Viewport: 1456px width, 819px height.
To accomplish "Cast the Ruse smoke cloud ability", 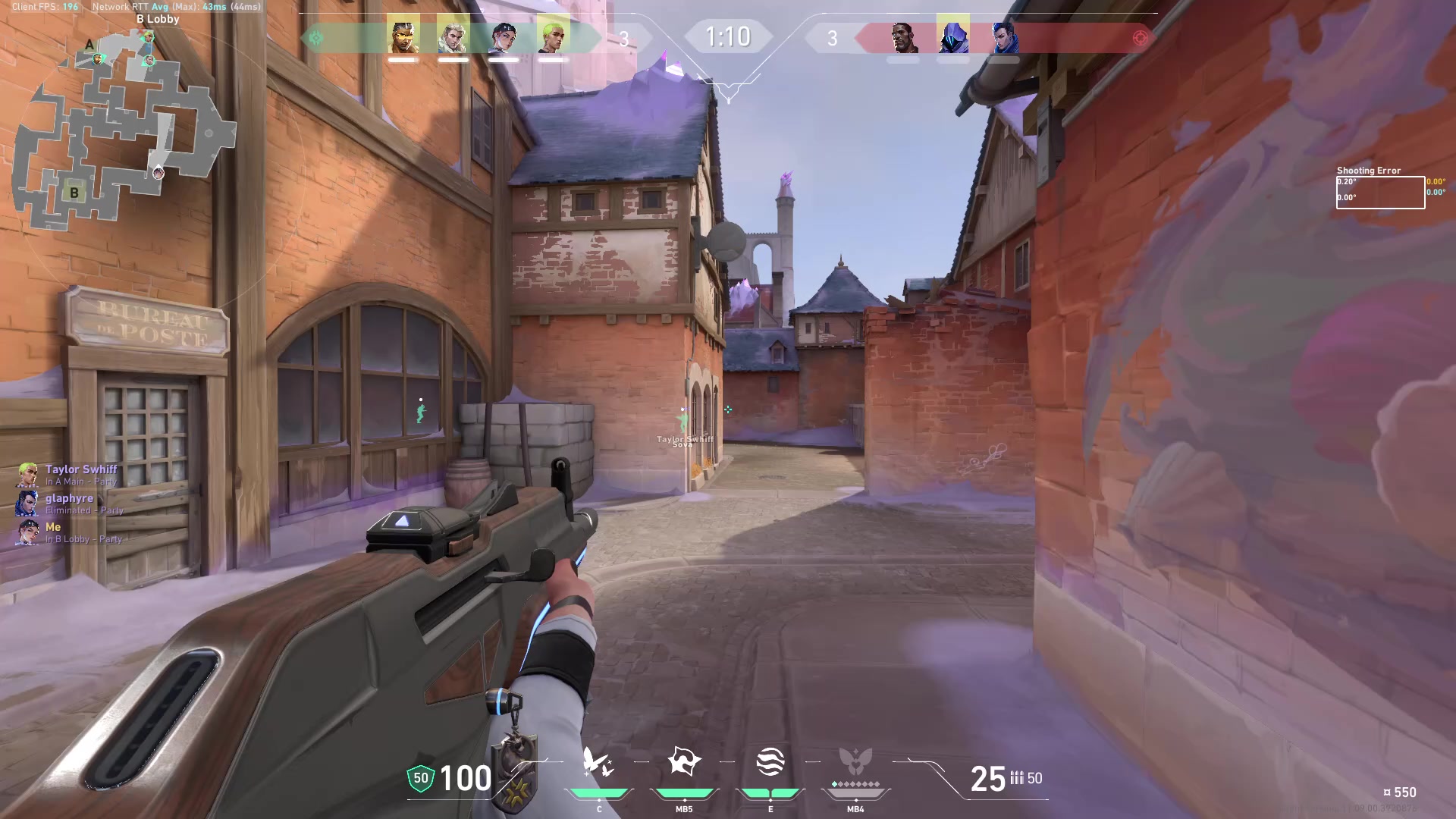I will pos(770,762).
